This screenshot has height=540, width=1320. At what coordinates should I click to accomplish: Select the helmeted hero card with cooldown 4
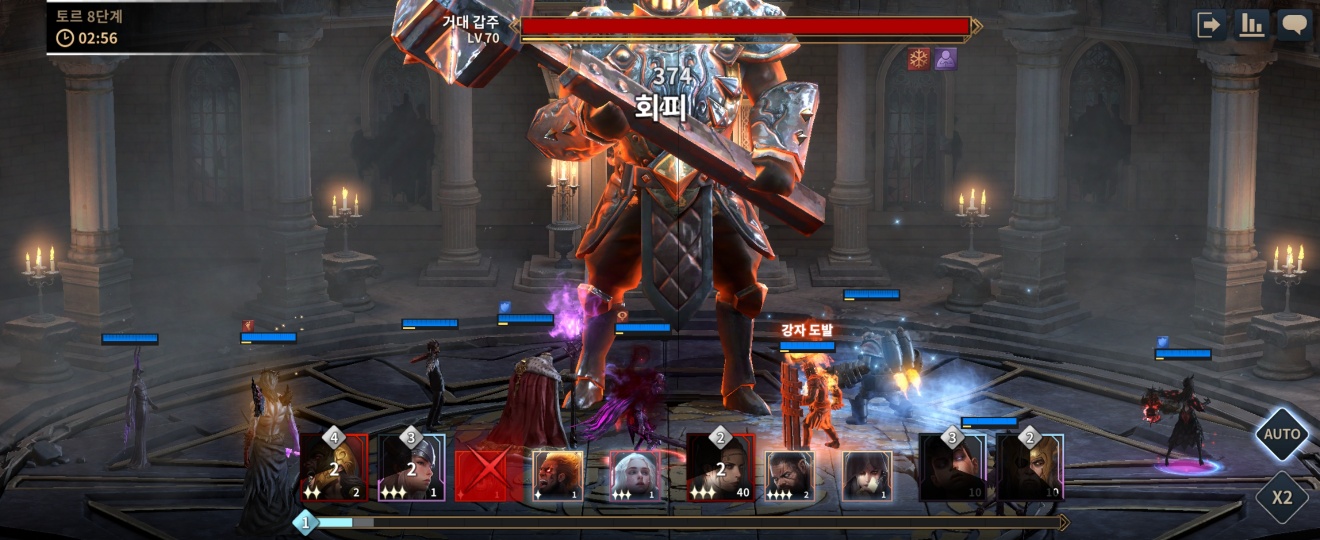pyautogui.click(x=334, y=467)
